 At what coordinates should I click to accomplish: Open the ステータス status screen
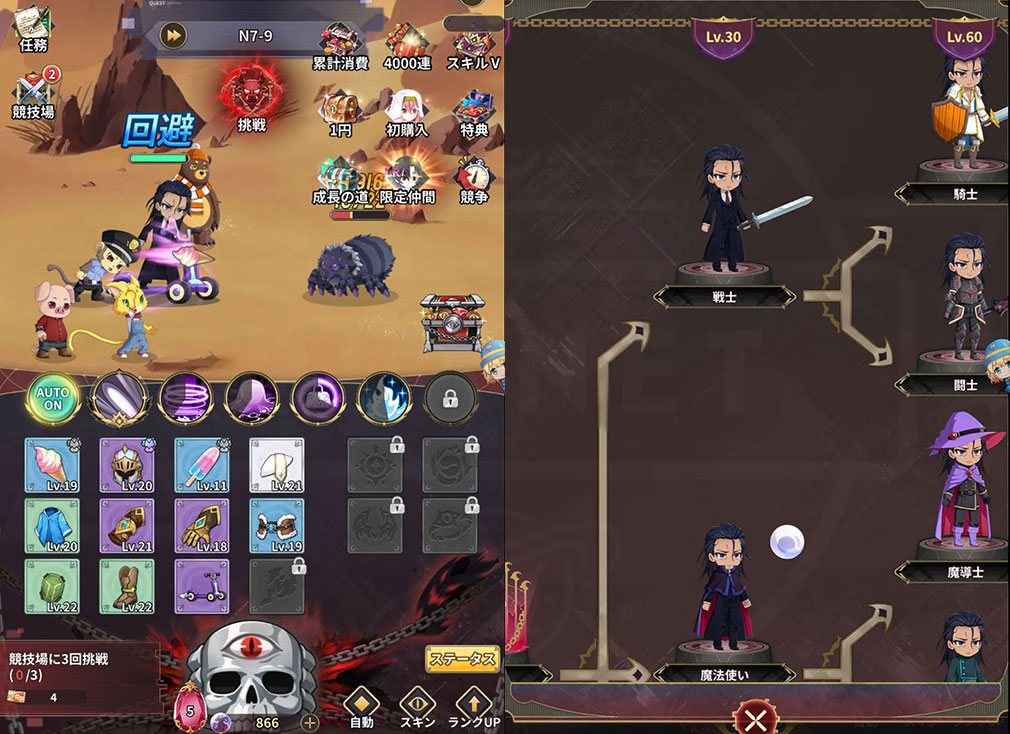pos(462,658)
